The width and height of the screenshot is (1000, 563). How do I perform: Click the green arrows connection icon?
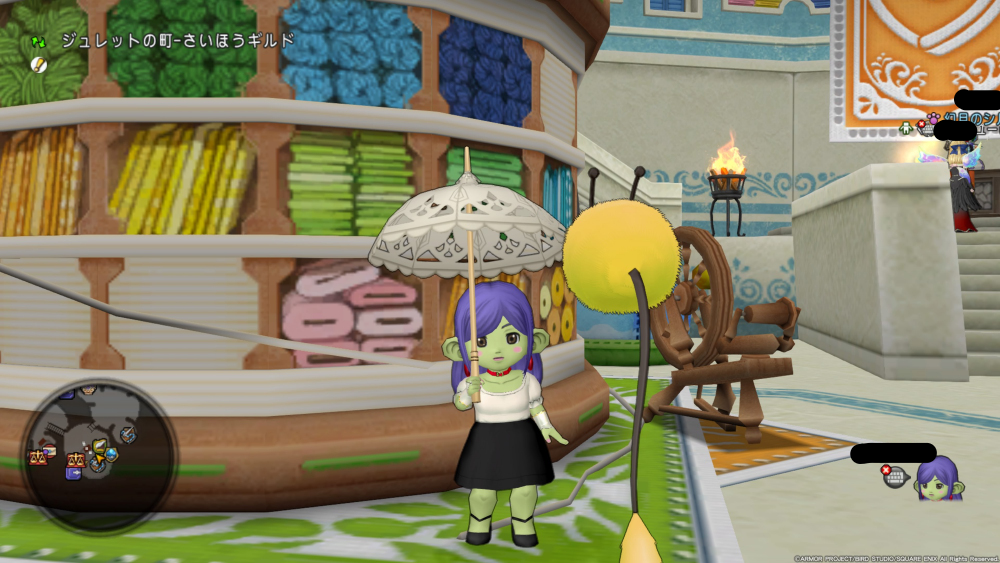(x=39, y=42)
